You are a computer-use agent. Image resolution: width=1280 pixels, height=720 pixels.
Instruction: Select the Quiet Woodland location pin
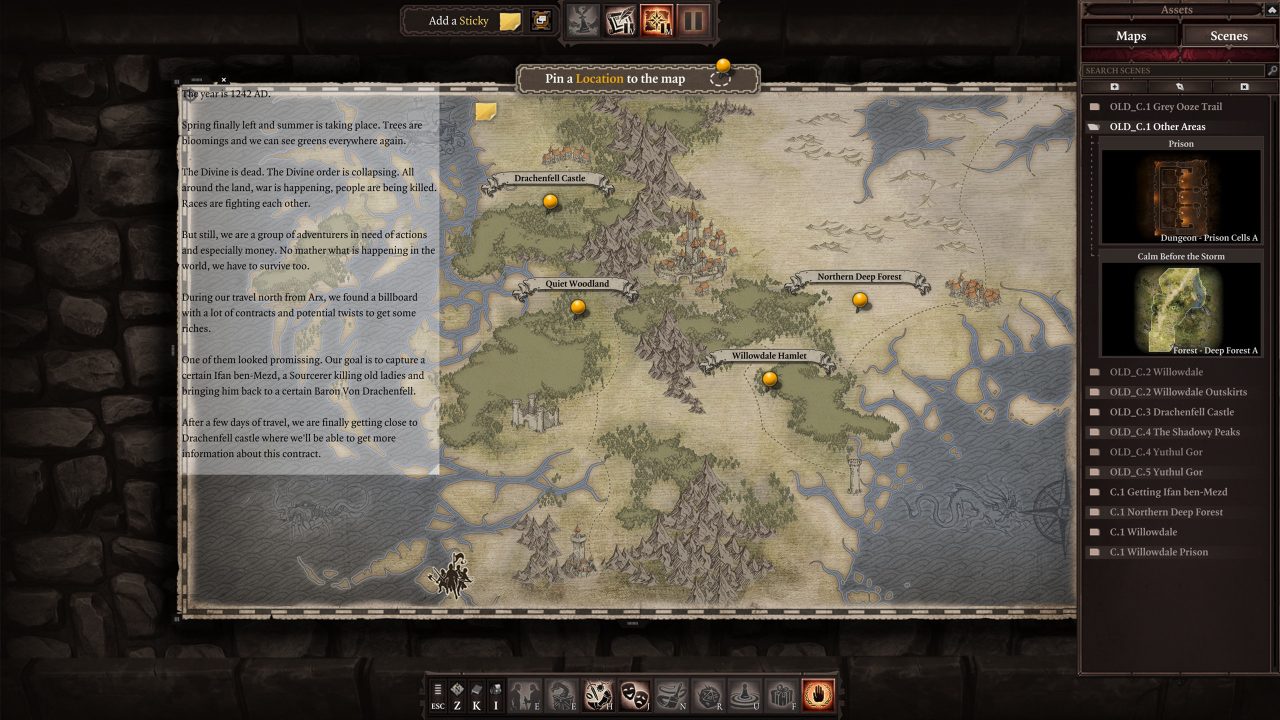[578, 307]
